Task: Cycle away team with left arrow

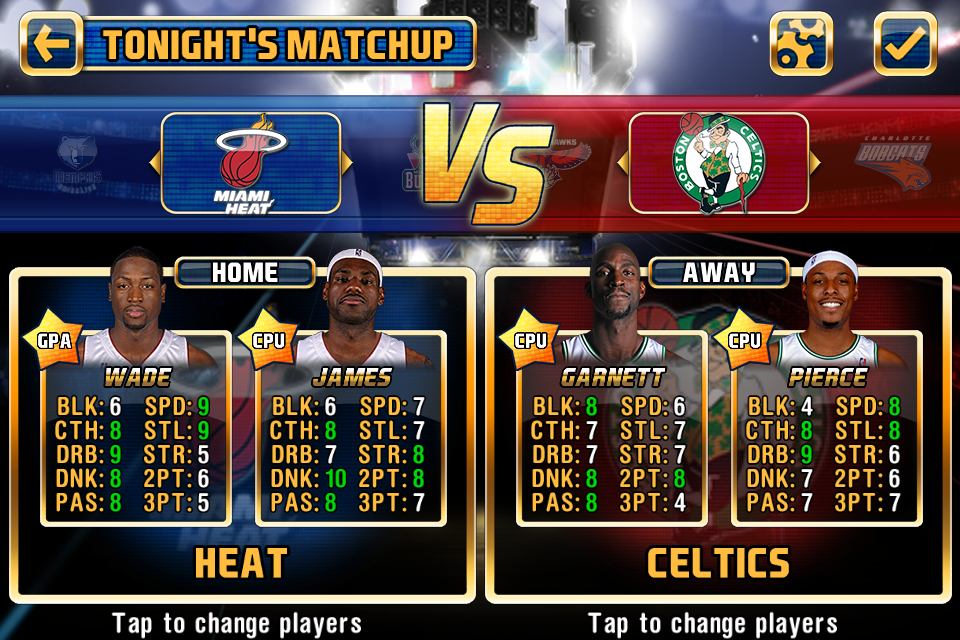Action: [621, 163]
